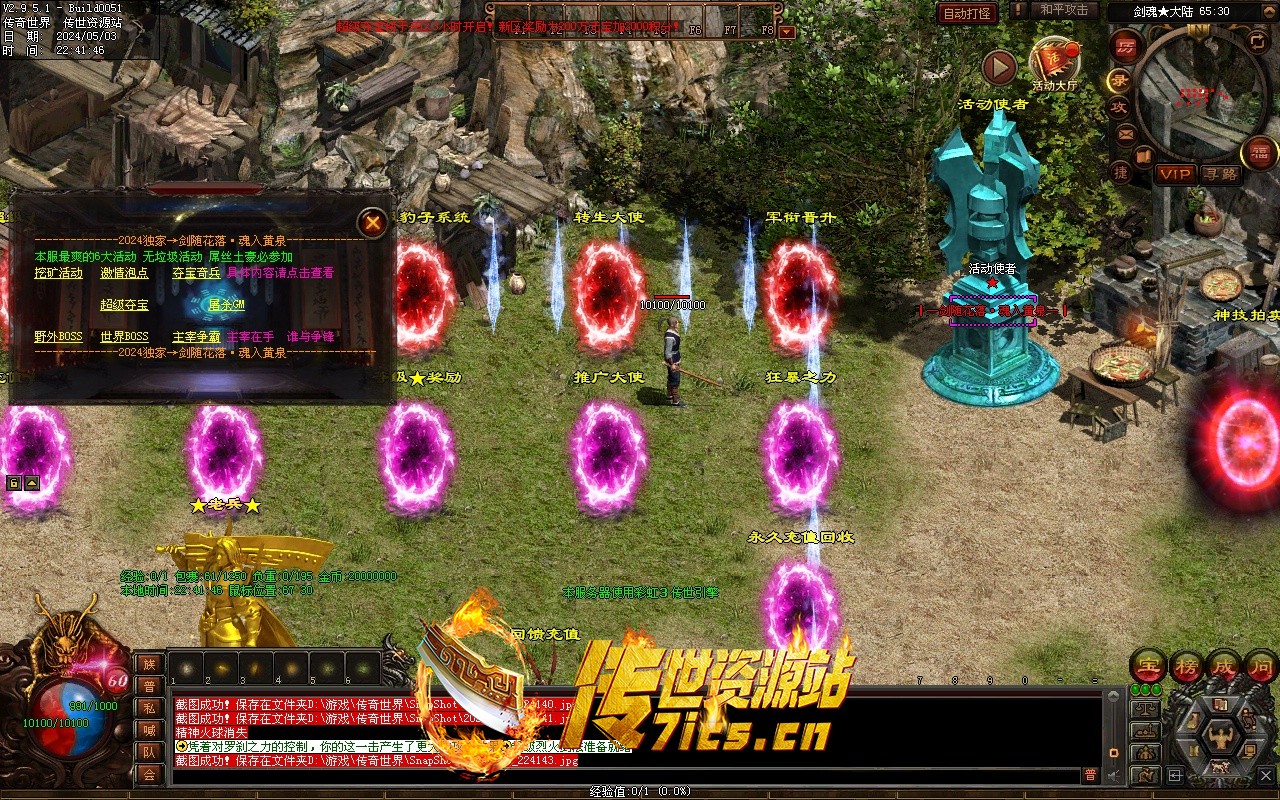Image resolution: width=1280 pixels, height=800 pixels.
Task: Open the 福 welfare icon by minimap
Action: [x=1259, y=153]
